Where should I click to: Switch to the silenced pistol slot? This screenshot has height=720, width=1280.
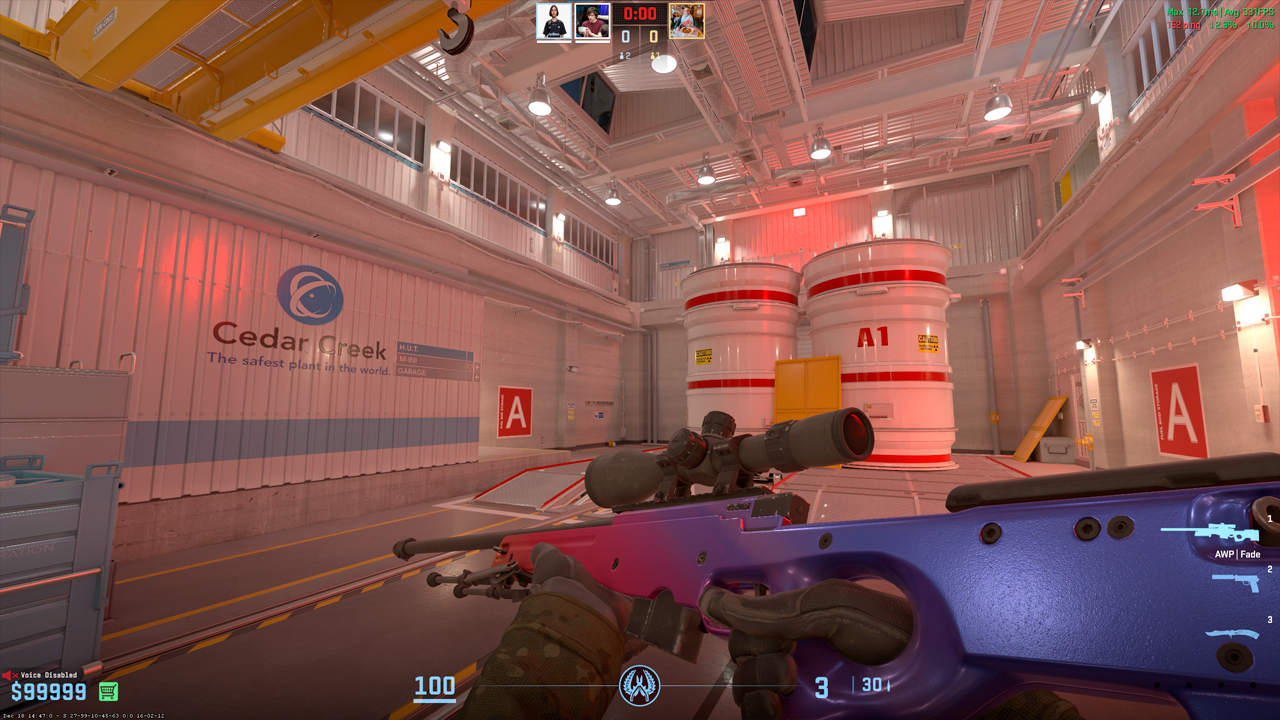[x=1235, y=581]
